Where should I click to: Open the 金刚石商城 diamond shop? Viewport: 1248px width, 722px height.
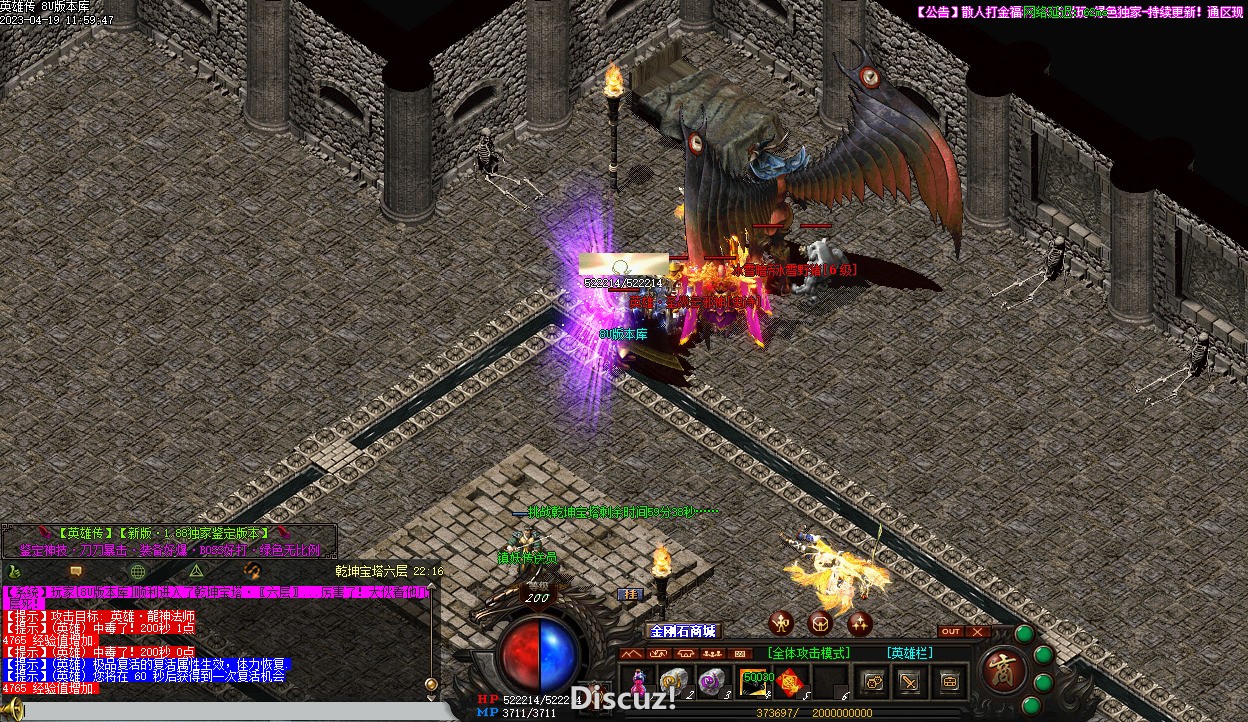(683, 631)
